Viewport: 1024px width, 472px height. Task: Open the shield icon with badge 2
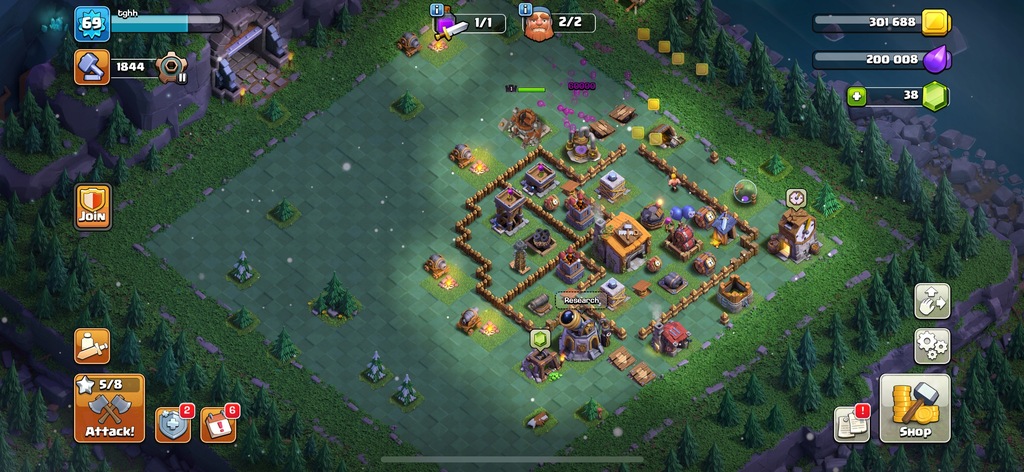coord(172,424)
